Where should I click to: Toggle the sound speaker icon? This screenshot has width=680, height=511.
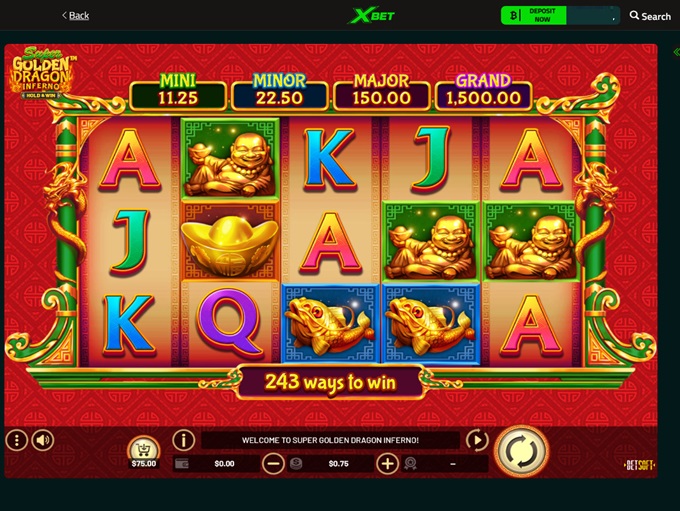(x=43, y=440)
